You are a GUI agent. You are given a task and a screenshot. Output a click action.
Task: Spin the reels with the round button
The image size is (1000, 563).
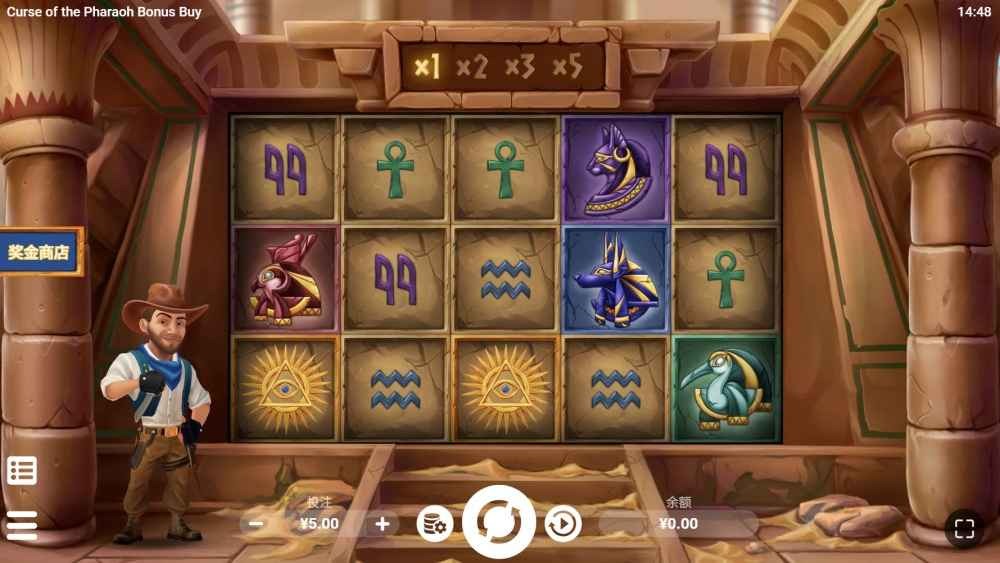498,522
